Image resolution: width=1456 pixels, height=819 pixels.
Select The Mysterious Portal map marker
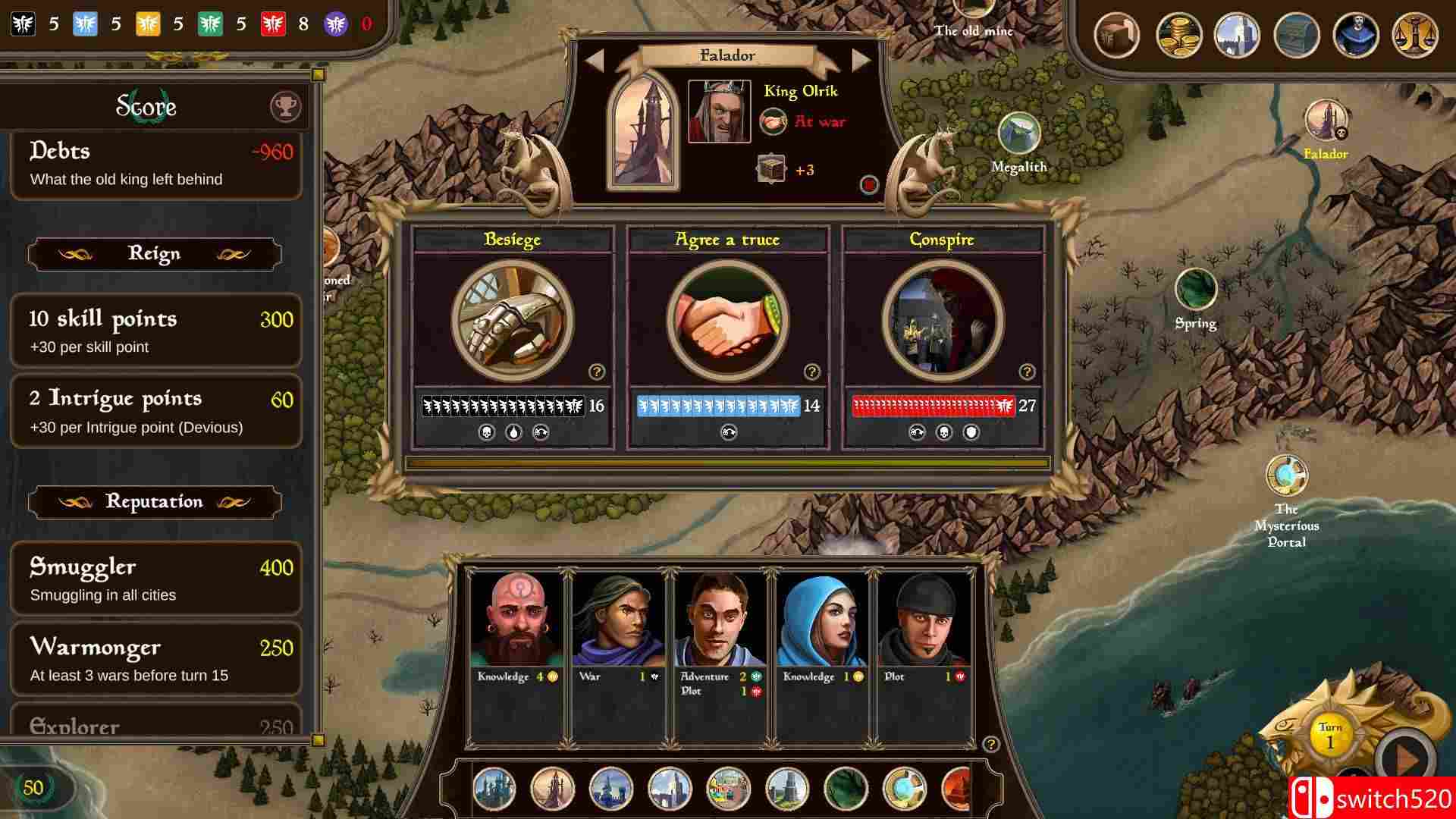[1286, 475]
